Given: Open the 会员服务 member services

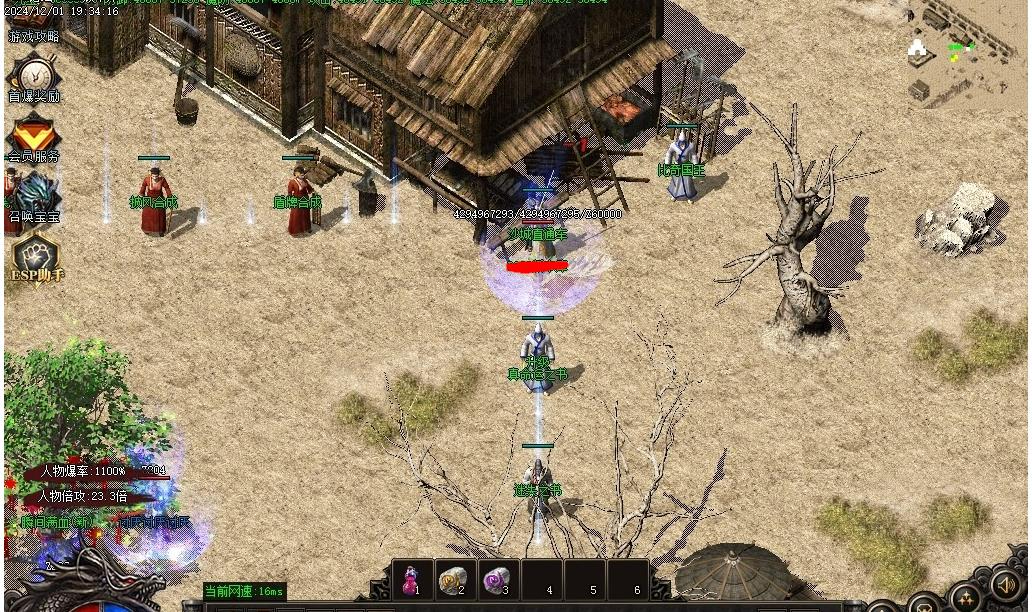Looking at the screenshot, I should tap(34, 137).
